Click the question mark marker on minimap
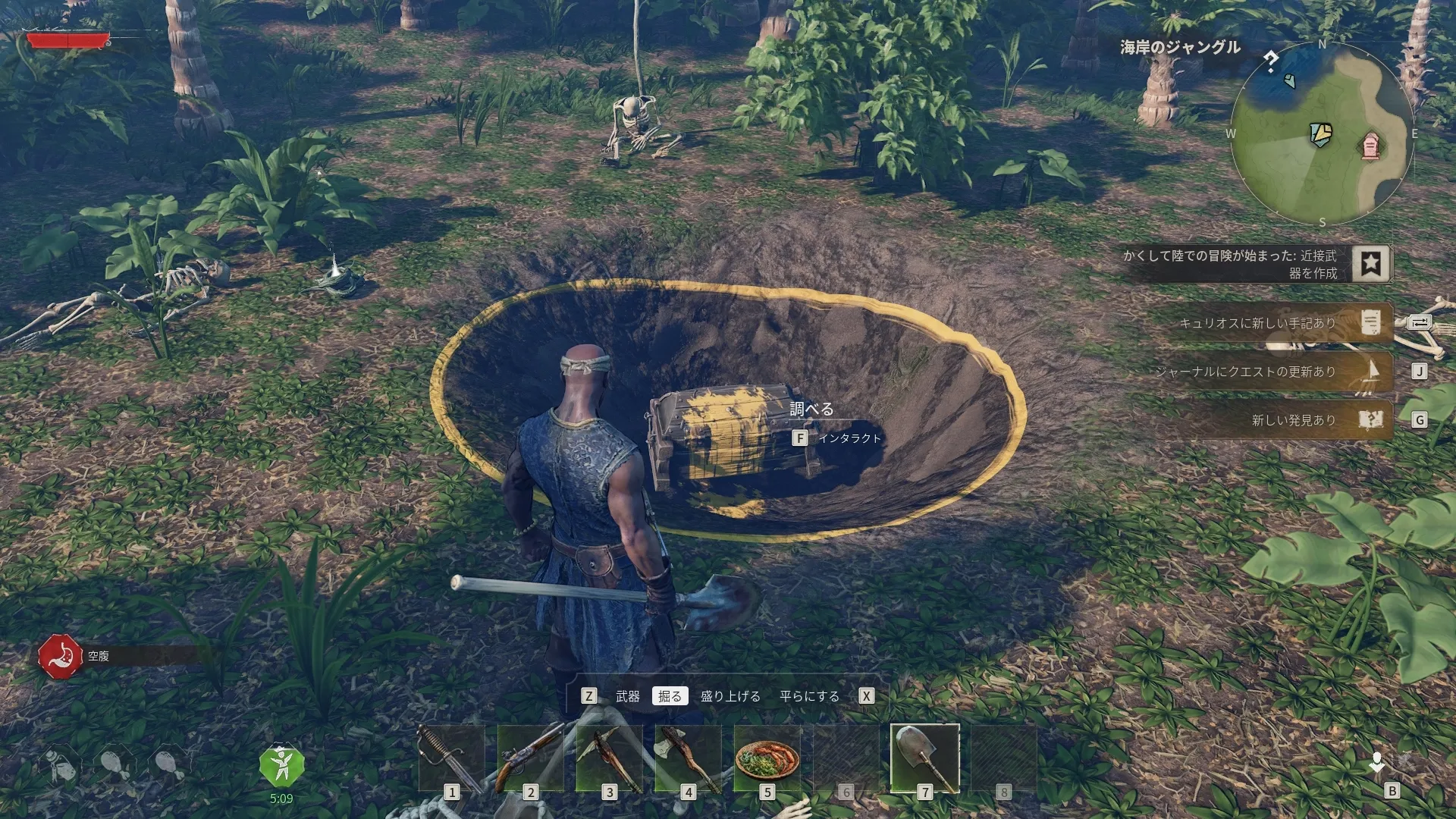1456x819 pixels. tap(1271, 61)
